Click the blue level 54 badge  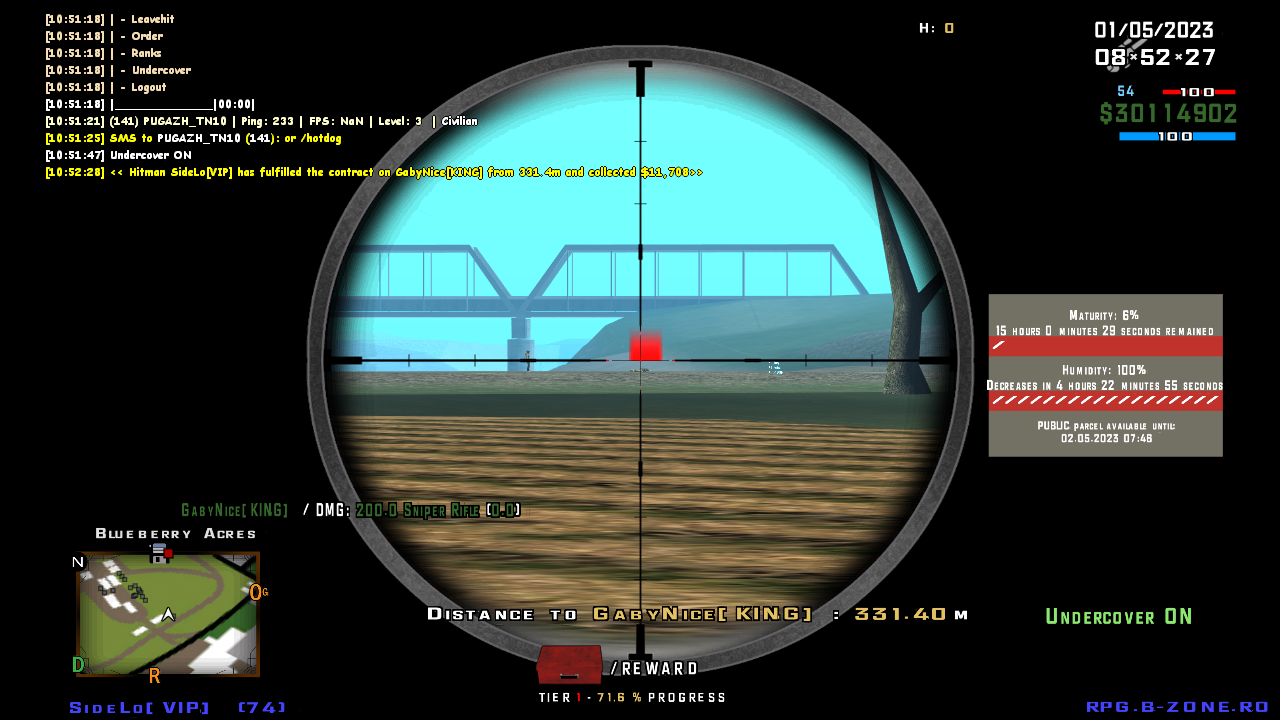point(1125,91)
